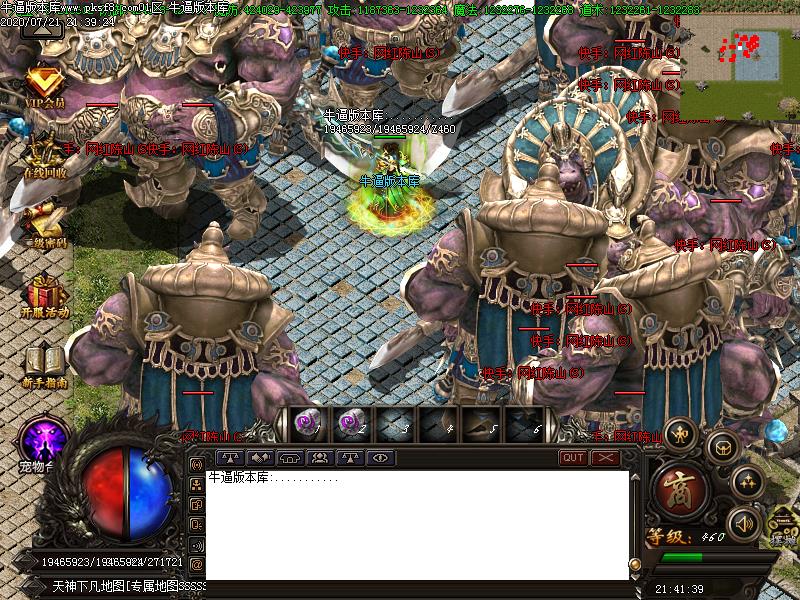Open the two-person group icon on chat toolbar
800x600 pixels.
pos(321,458)
